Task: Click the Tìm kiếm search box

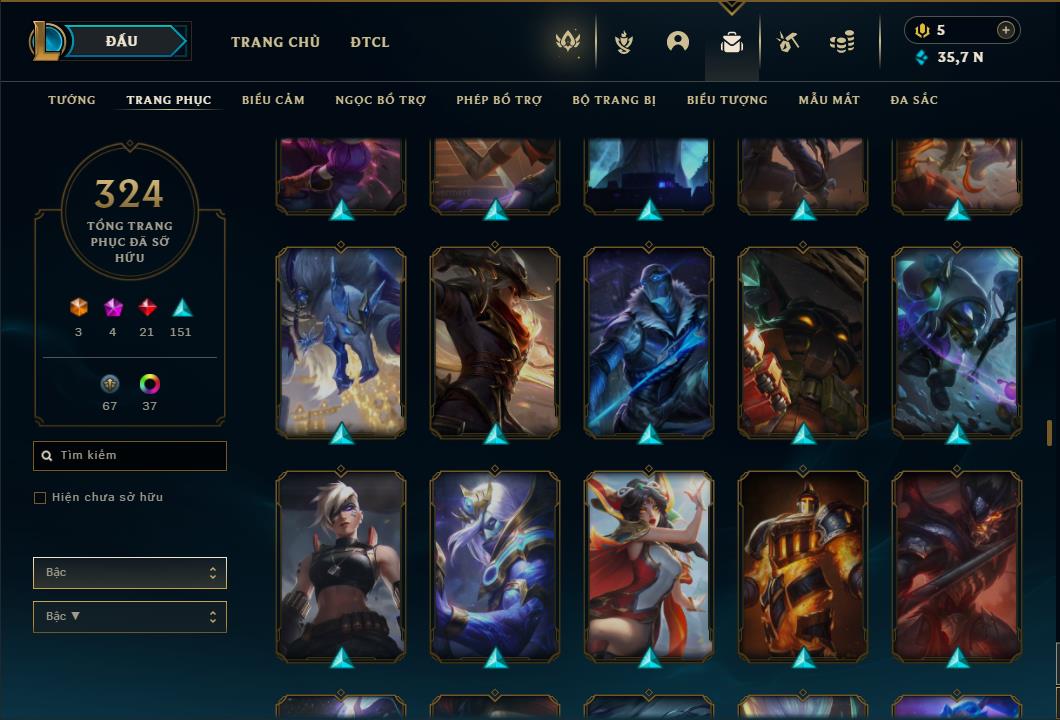Action: pos(130,456)
